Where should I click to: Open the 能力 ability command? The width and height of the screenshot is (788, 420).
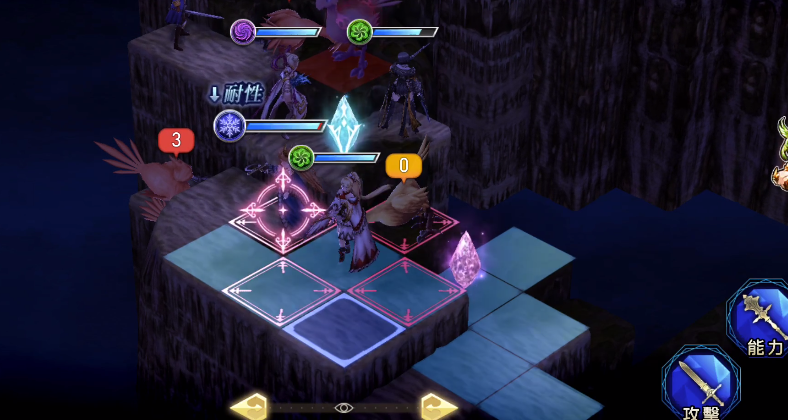[761, 320]
